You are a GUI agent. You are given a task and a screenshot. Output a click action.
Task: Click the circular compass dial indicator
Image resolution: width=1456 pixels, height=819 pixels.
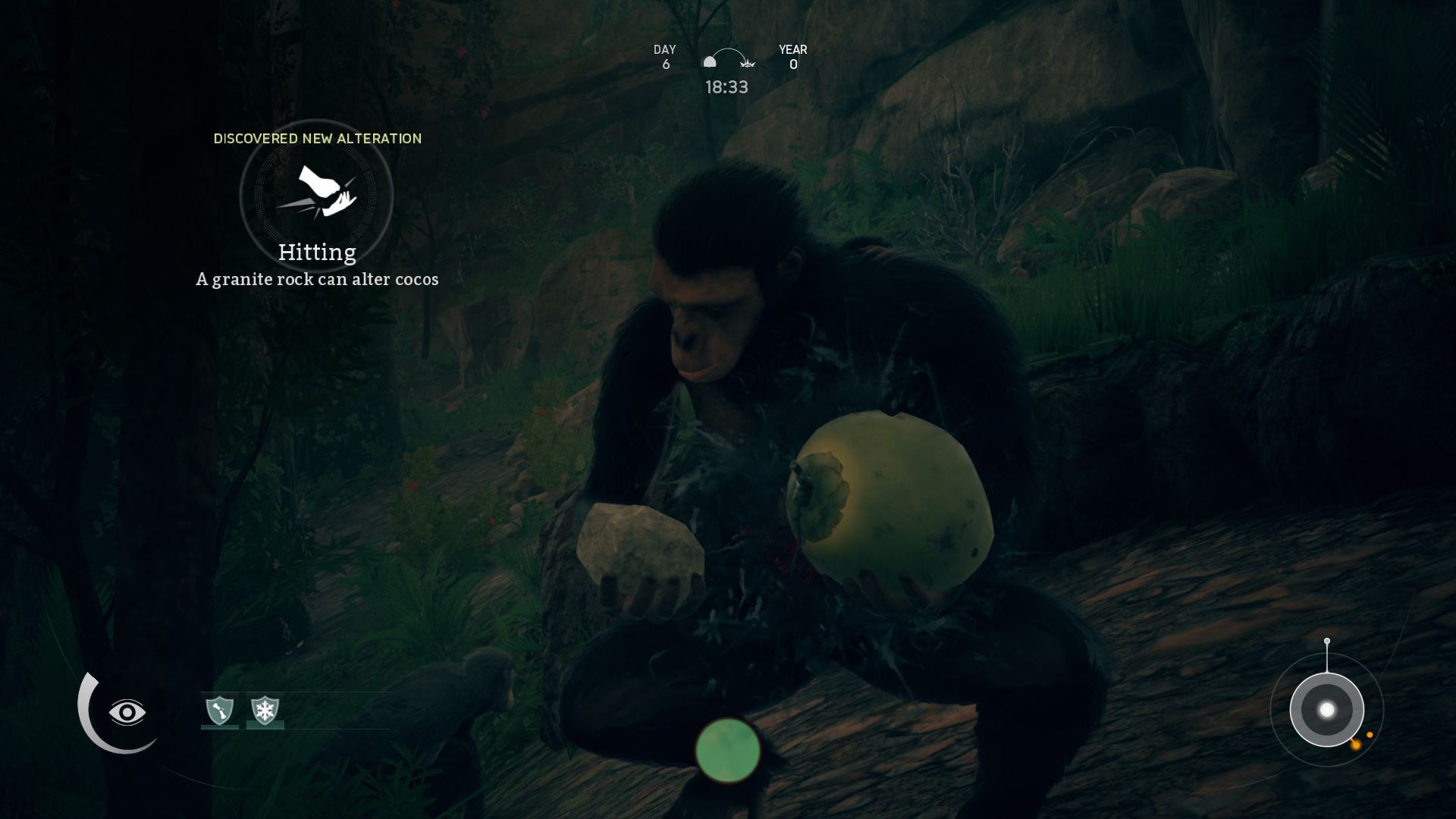[1326, 710]
